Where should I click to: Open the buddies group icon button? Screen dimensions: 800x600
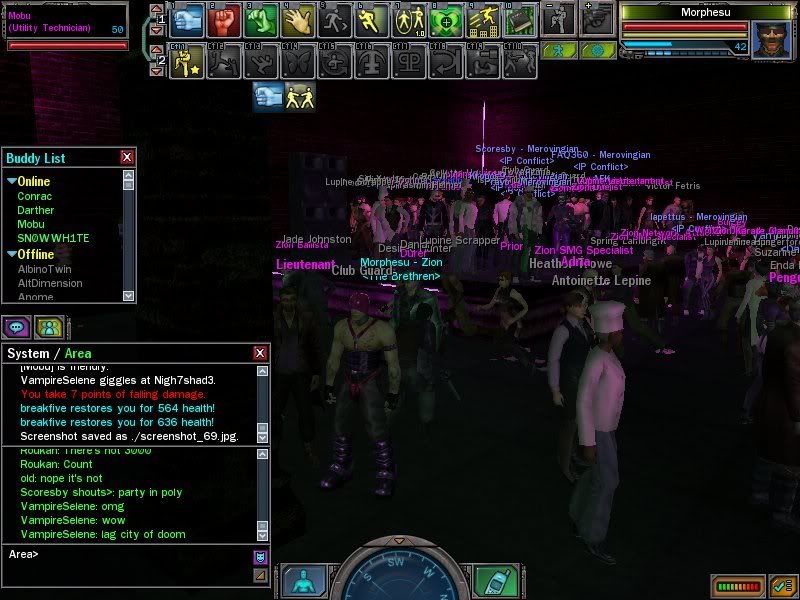tap(47, 326)
